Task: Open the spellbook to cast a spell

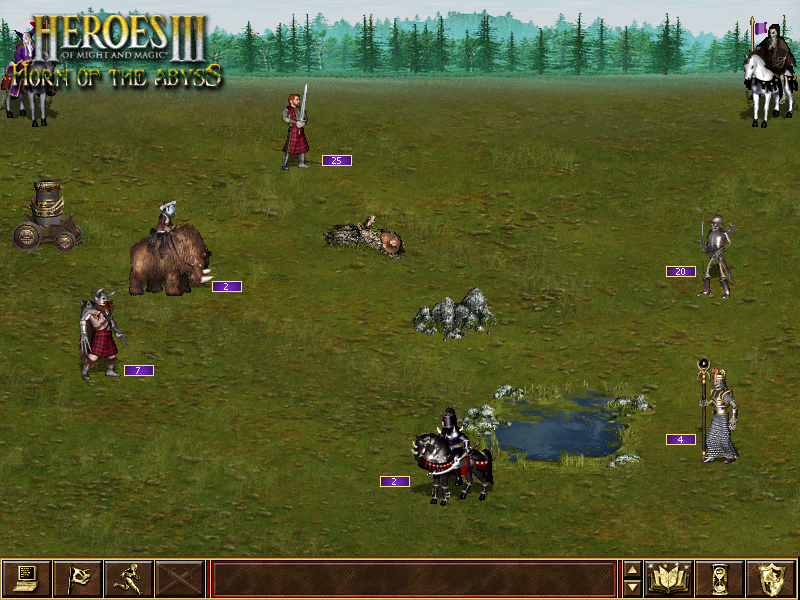Action: 669,579
